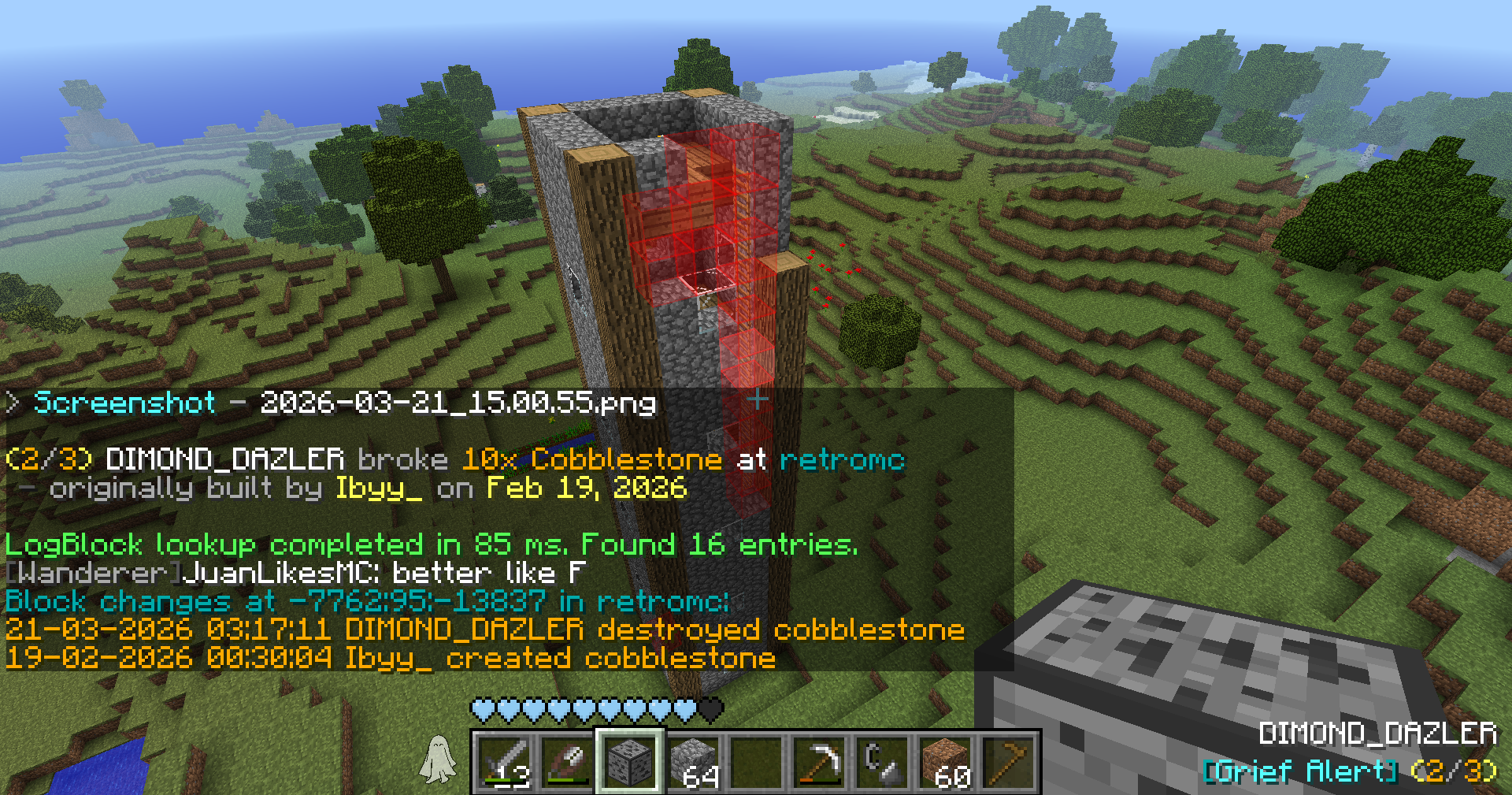Select the iron pickaxe slot
The width and height of the screenshot is (1512, 795).
click(x=819, y=762)
